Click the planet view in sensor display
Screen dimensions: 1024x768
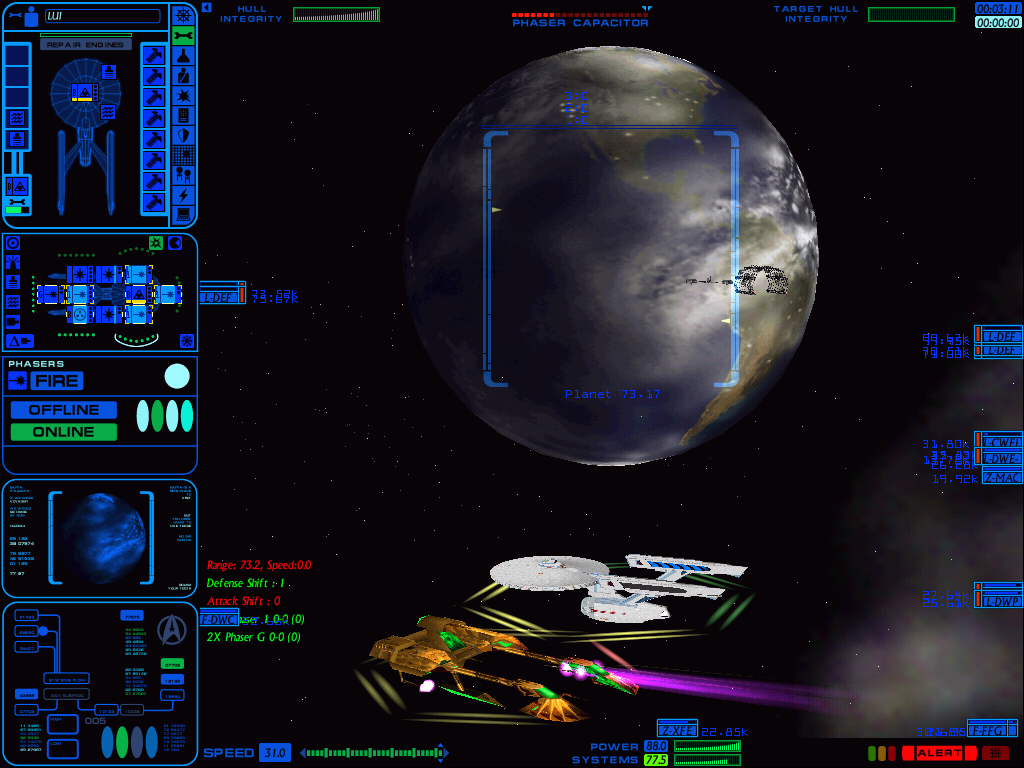click(x=100, y=538)
